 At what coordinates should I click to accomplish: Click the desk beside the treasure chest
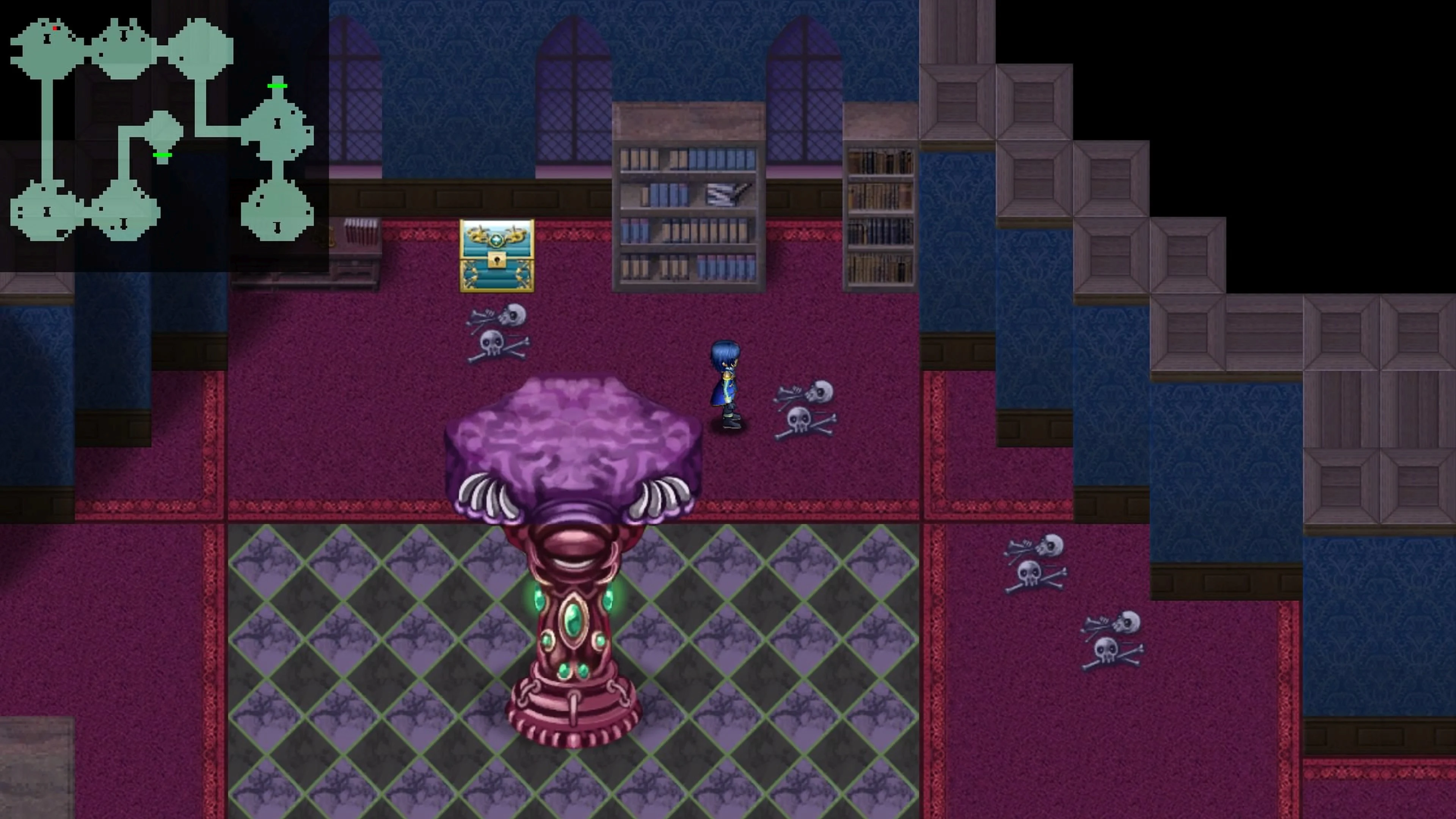[356, 254]
